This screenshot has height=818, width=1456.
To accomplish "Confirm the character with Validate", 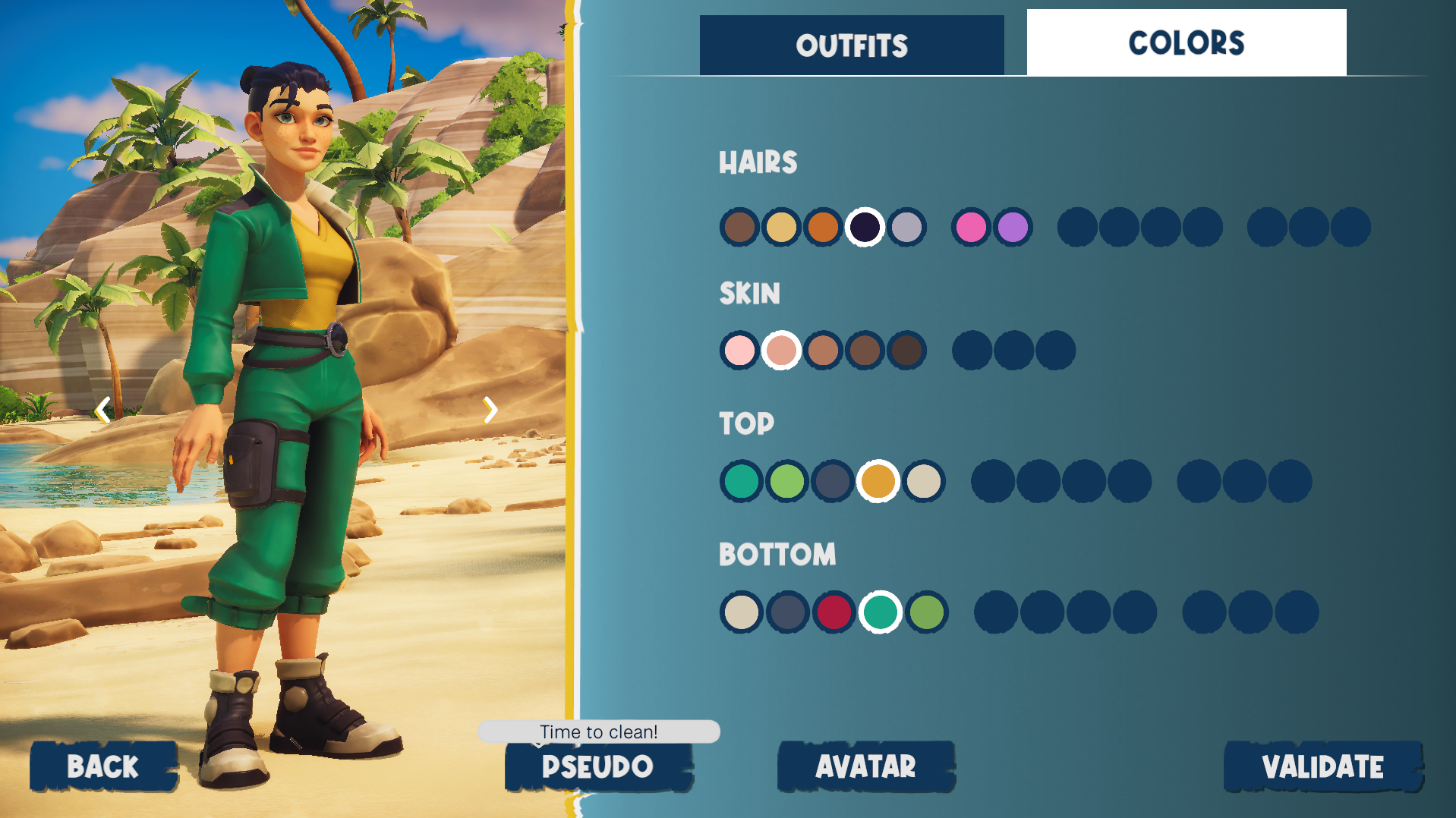I will click(1322, 766).
